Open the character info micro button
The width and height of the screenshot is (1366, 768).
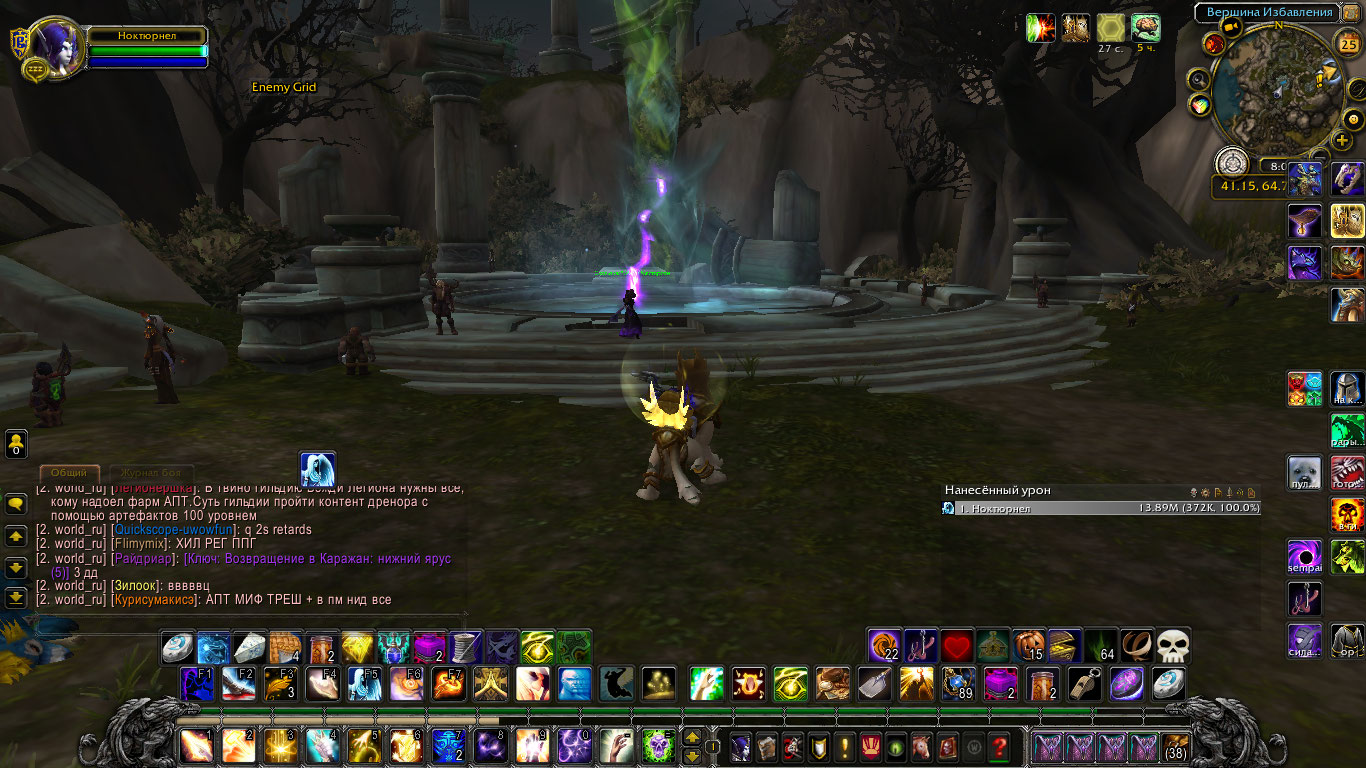tap(740, 746)
